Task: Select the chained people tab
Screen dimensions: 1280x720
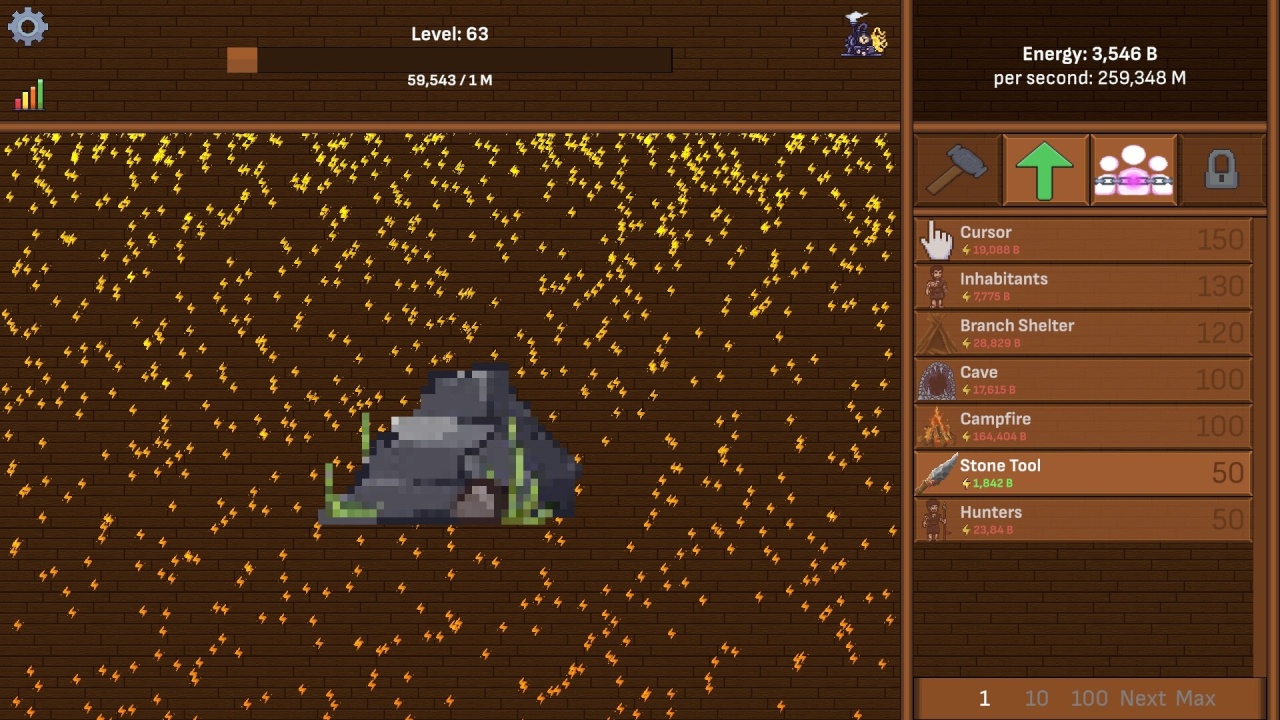Action: [x=1133, y=170]
